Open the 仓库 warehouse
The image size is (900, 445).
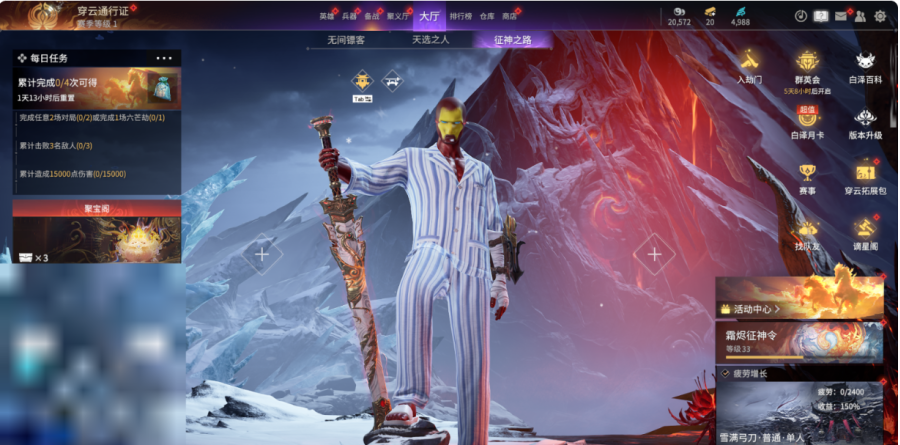coord(487,17)
